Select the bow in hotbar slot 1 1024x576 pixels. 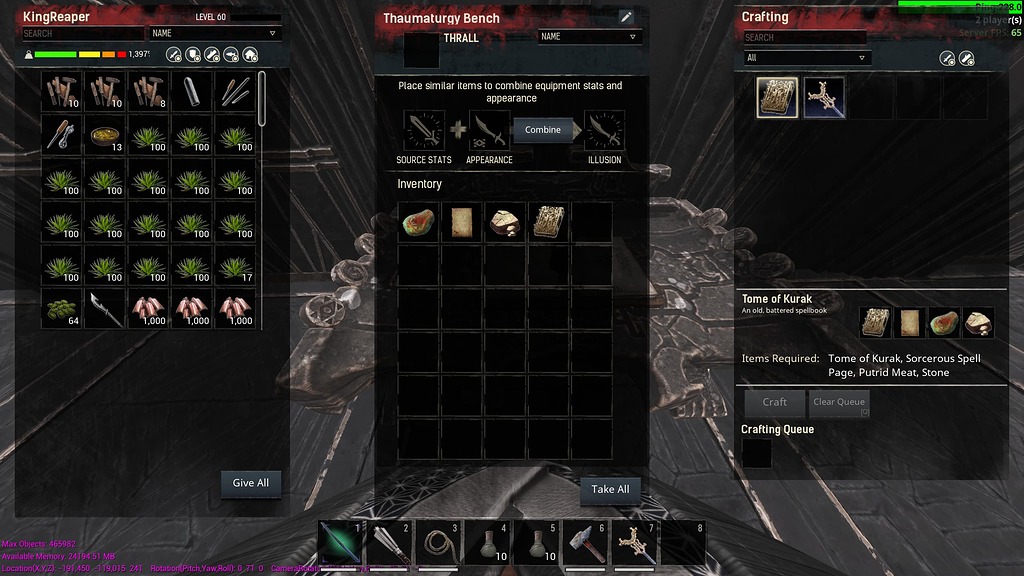pos(340,541)
